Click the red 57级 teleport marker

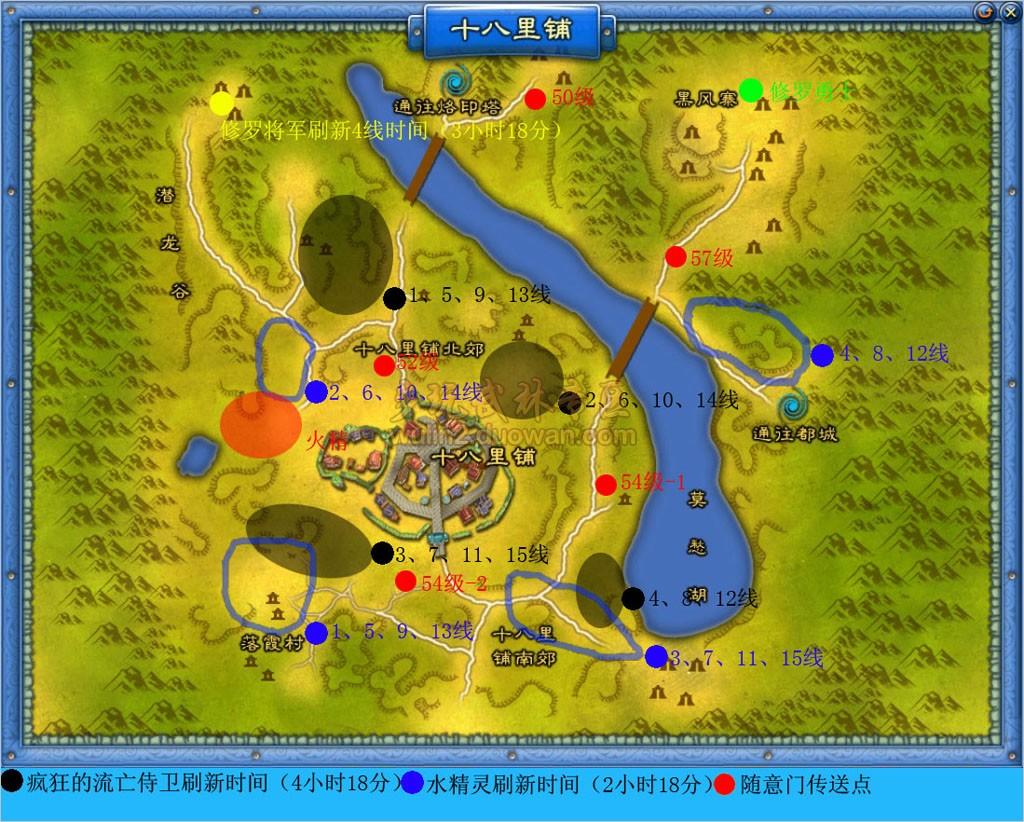click(x=676, y=257)
